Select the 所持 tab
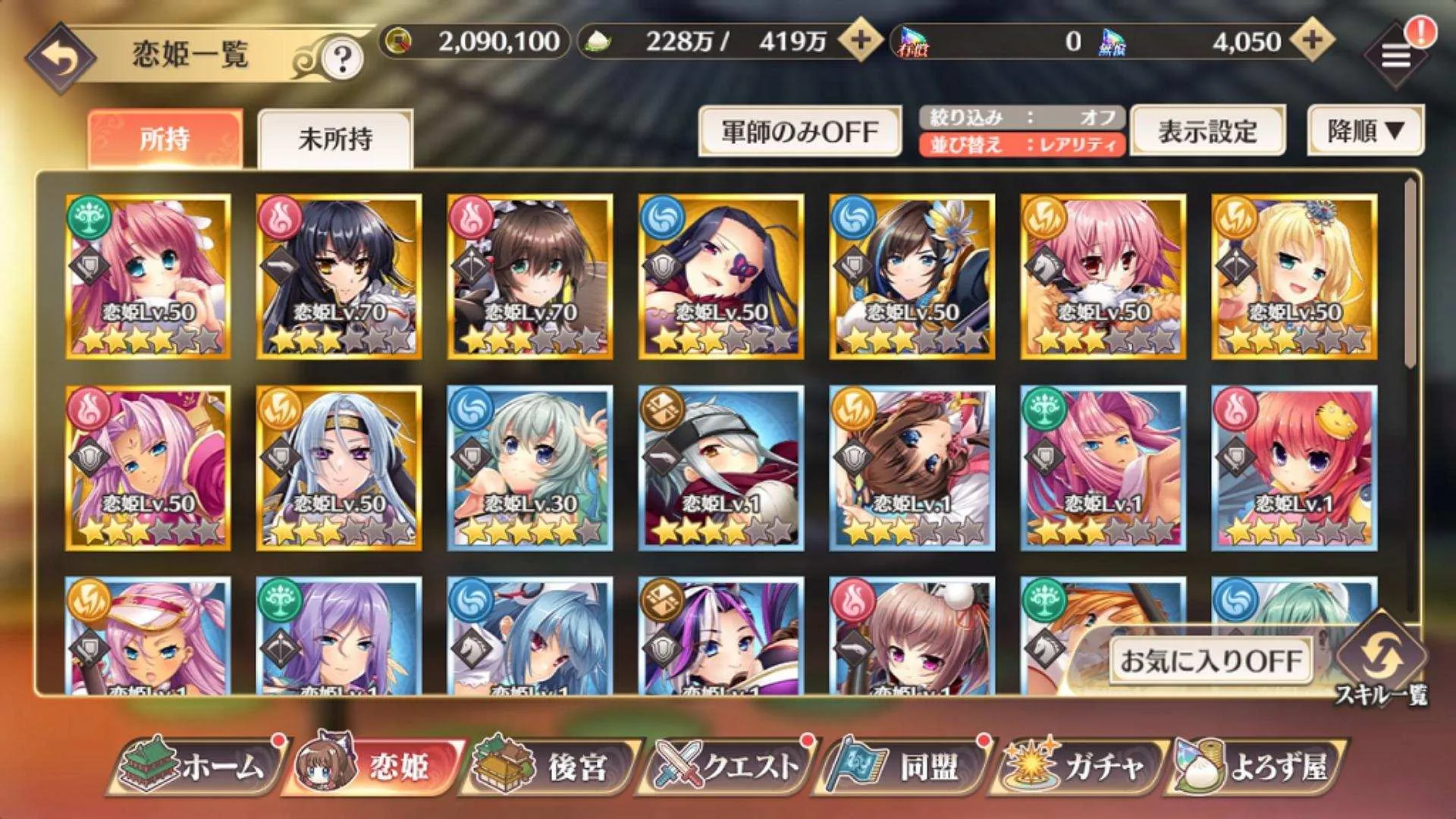 165,139
